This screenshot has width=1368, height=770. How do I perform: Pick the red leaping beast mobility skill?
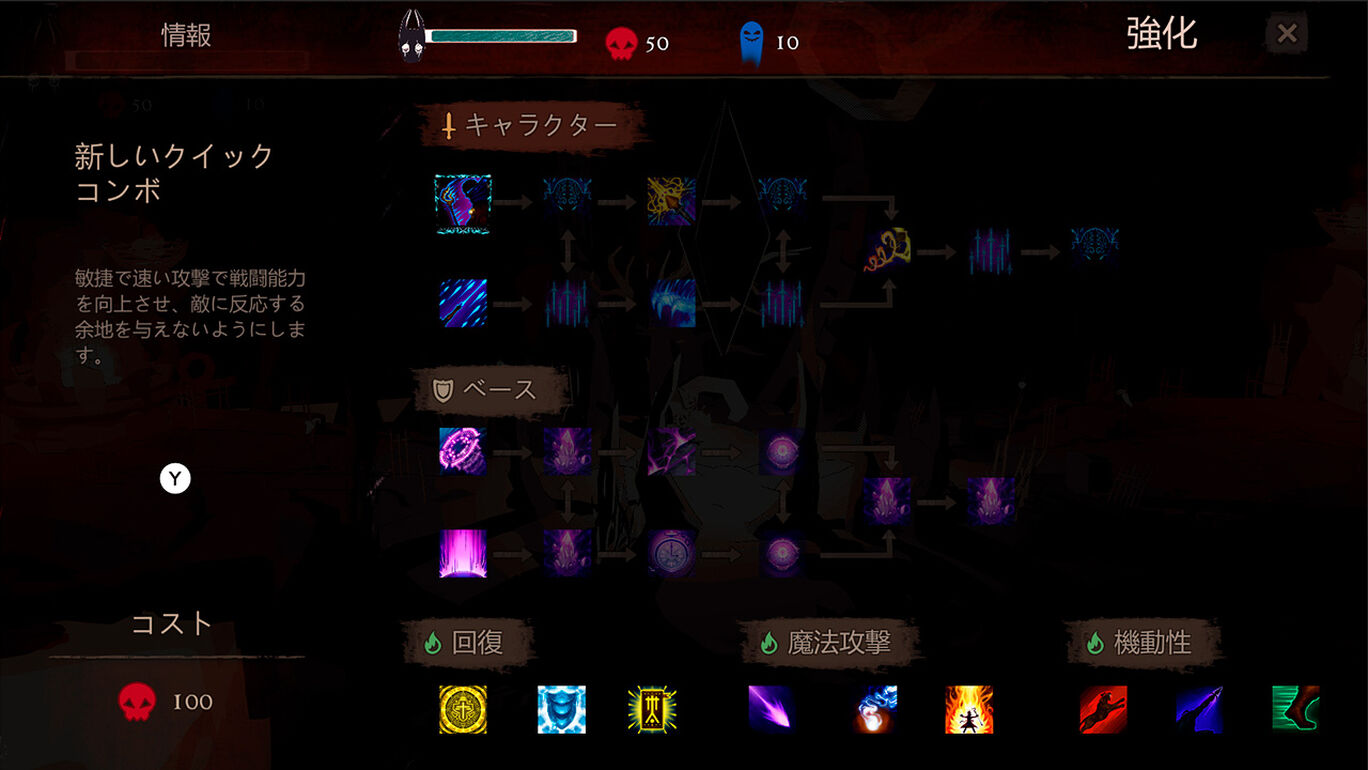1103,710
